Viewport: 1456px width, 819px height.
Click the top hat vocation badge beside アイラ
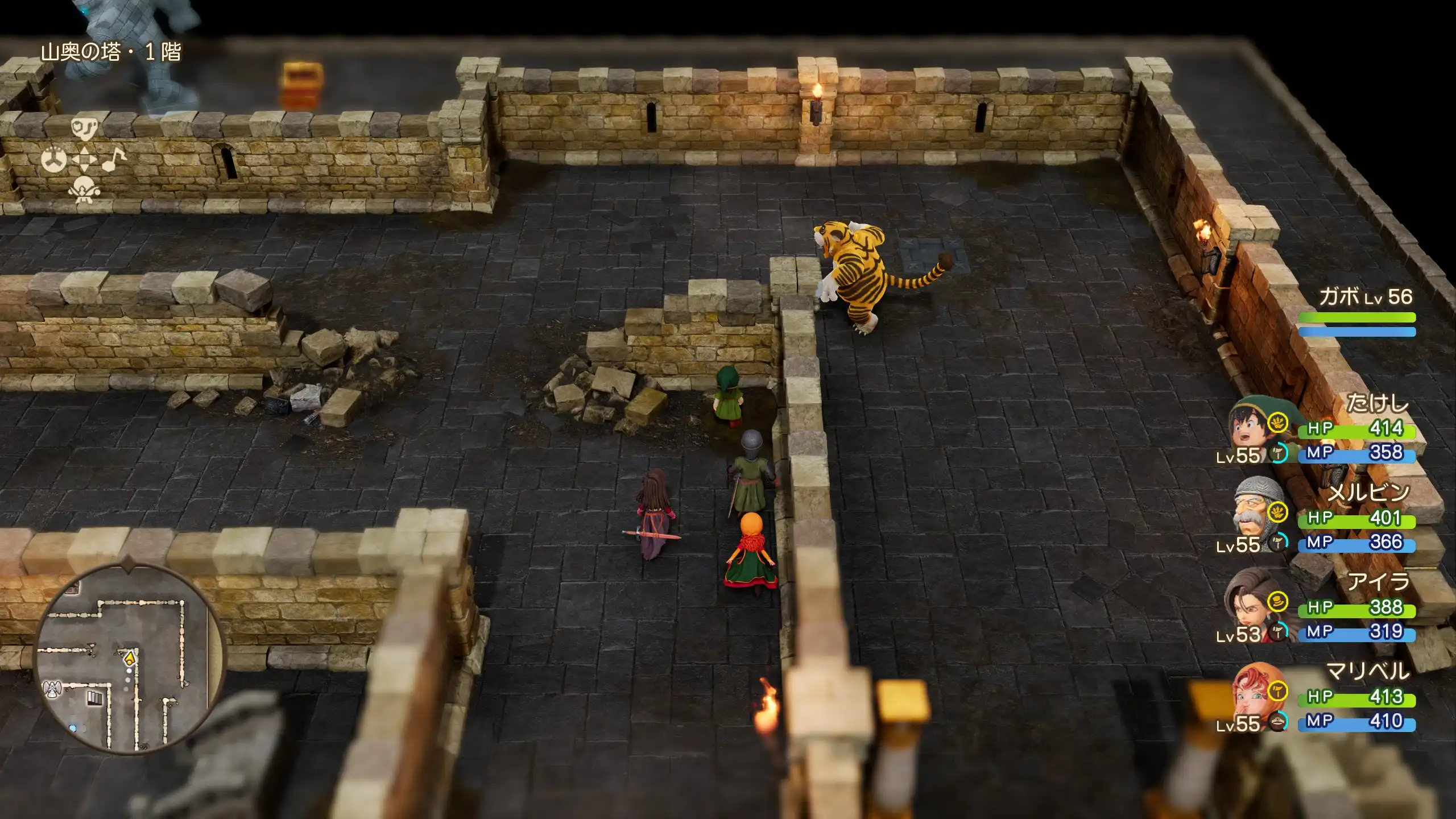pyautogui.click(x=1278, y=601)
